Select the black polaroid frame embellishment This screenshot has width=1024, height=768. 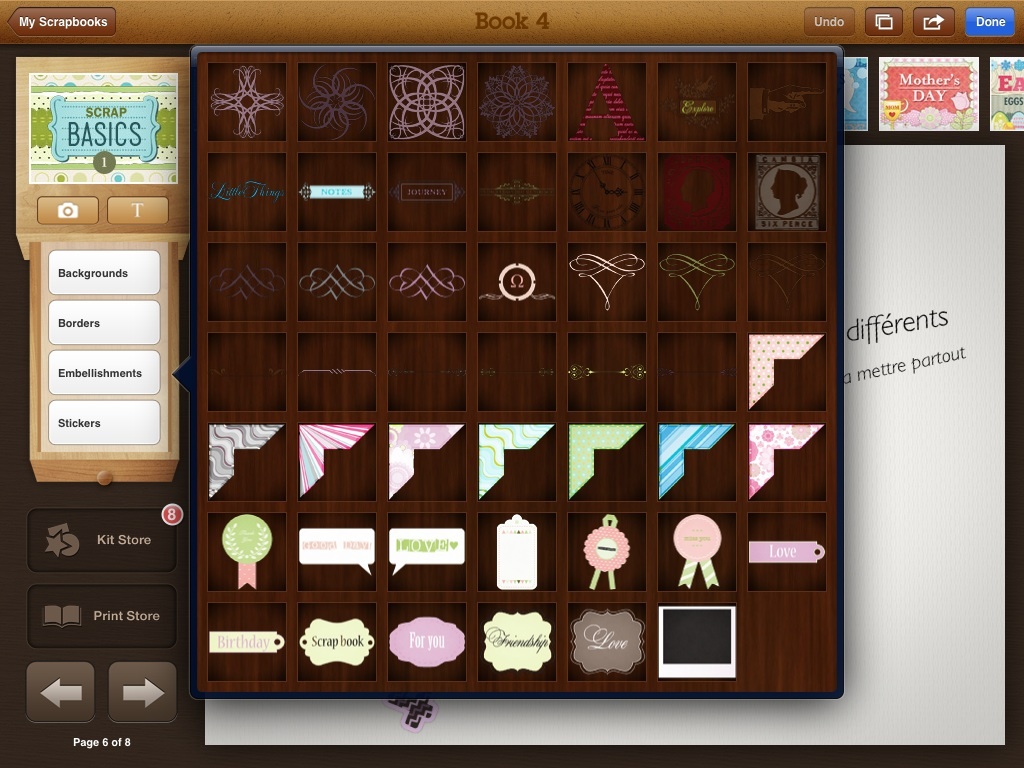pos(697,641)
